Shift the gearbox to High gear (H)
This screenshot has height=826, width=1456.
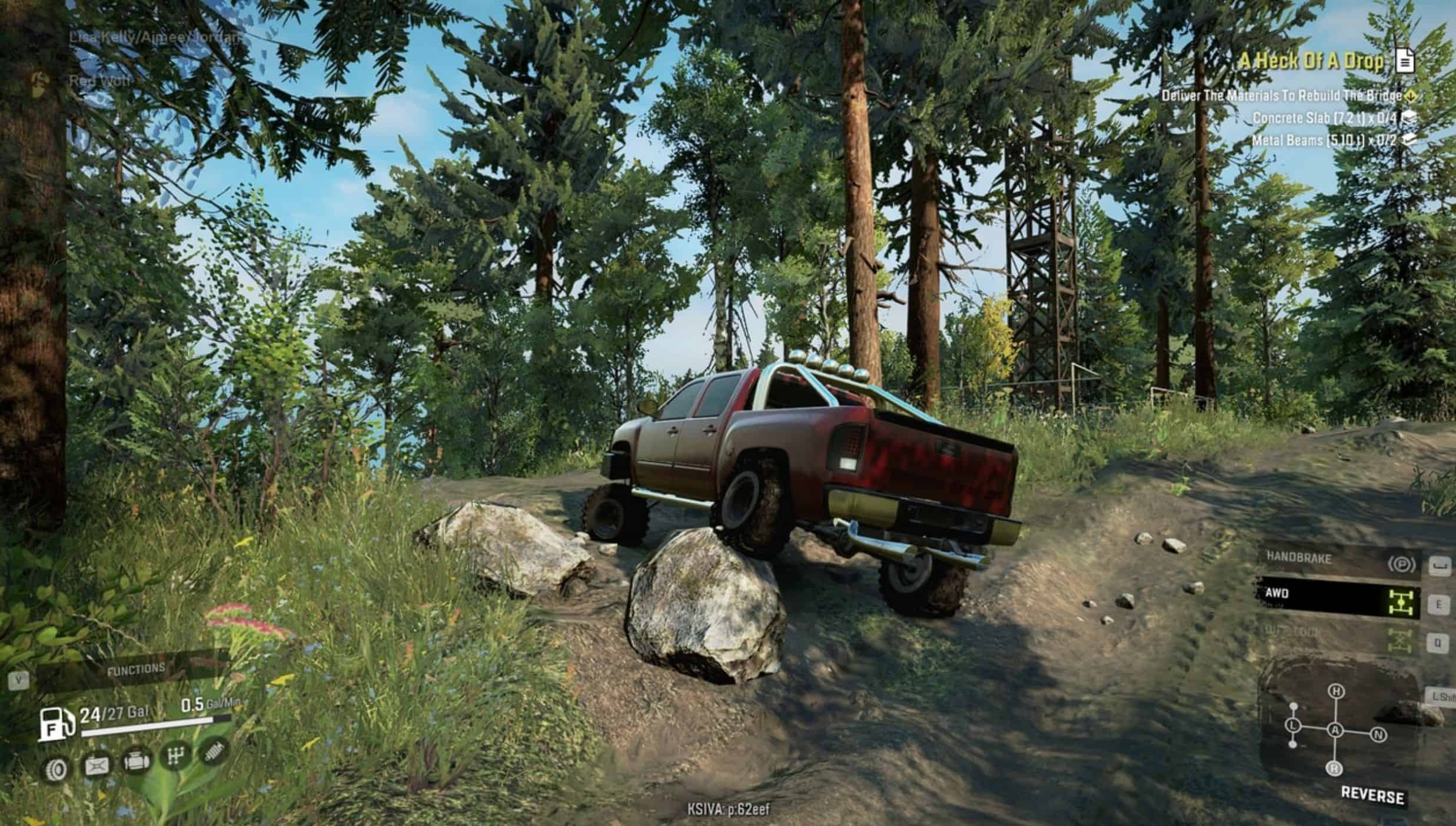pos(1337,691)
